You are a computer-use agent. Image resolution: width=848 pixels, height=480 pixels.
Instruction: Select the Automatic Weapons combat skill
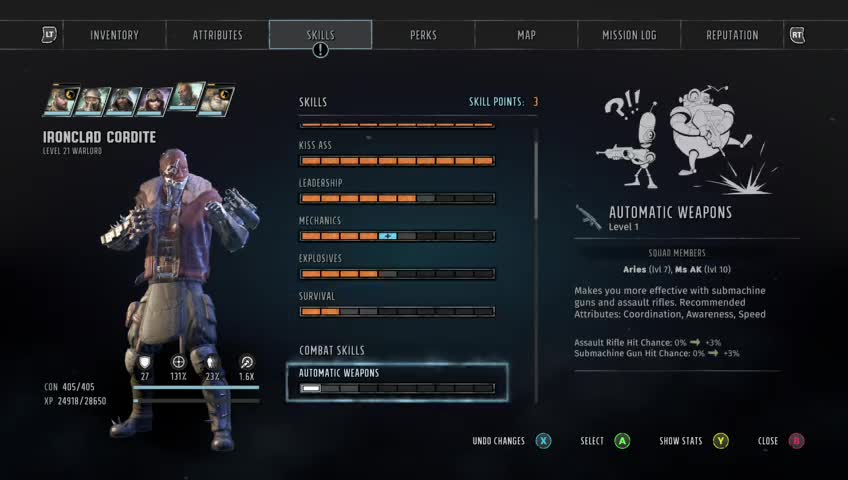pos(397,381)
